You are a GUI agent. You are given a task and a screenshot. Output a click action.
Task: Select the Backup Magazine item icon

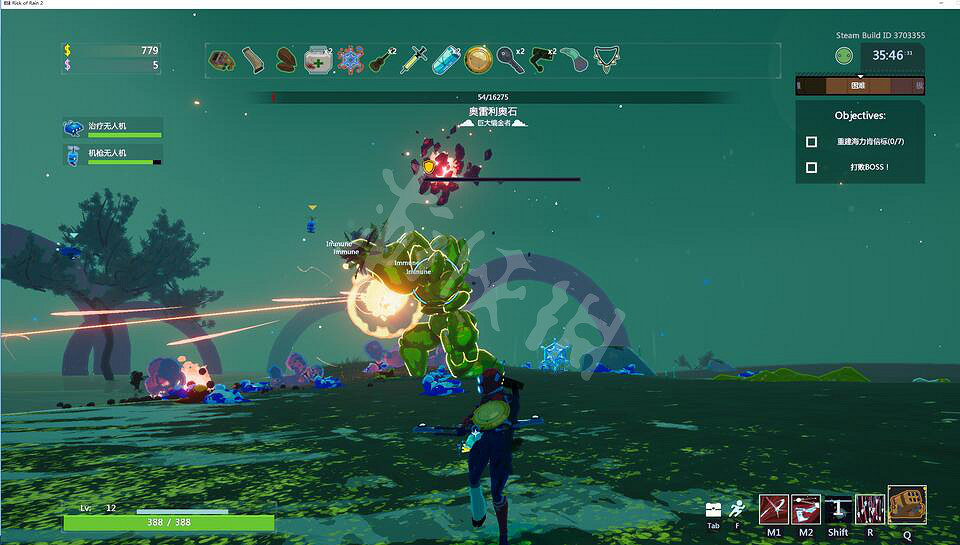click(254, 60)
